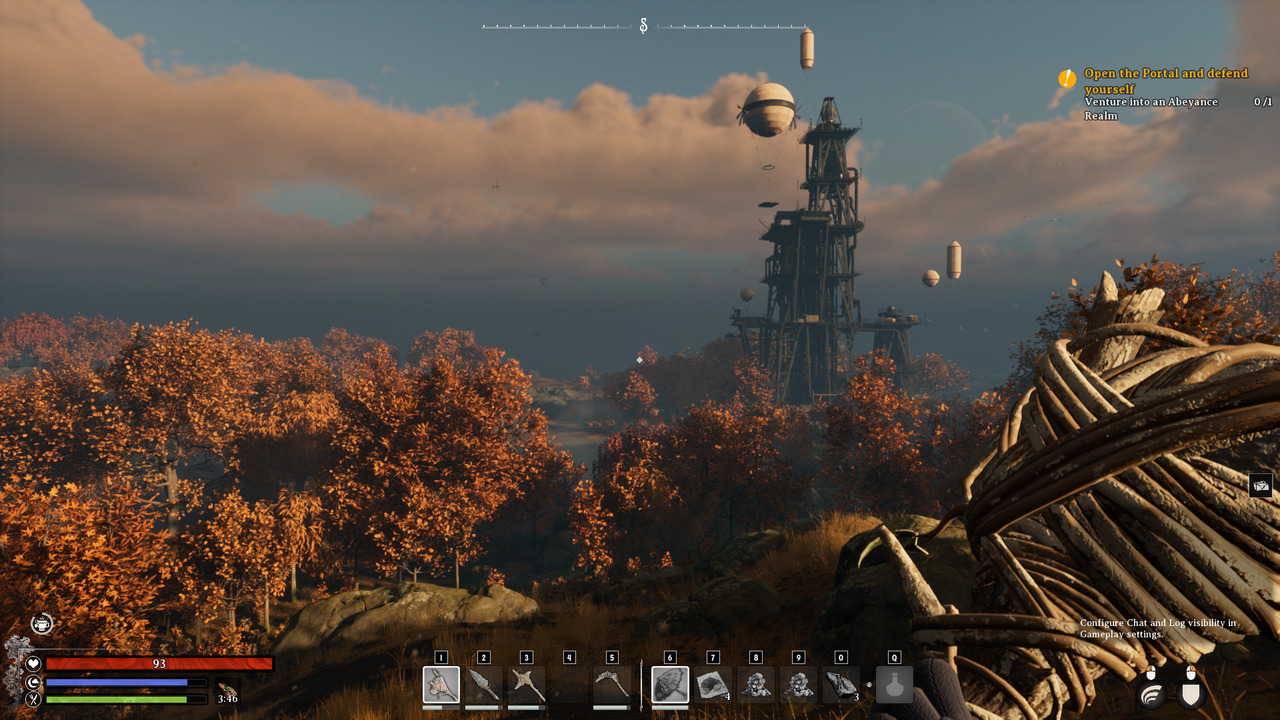Open the quest tracker objective title
The image size is (1280, 720).
(x=1166, y=81)
